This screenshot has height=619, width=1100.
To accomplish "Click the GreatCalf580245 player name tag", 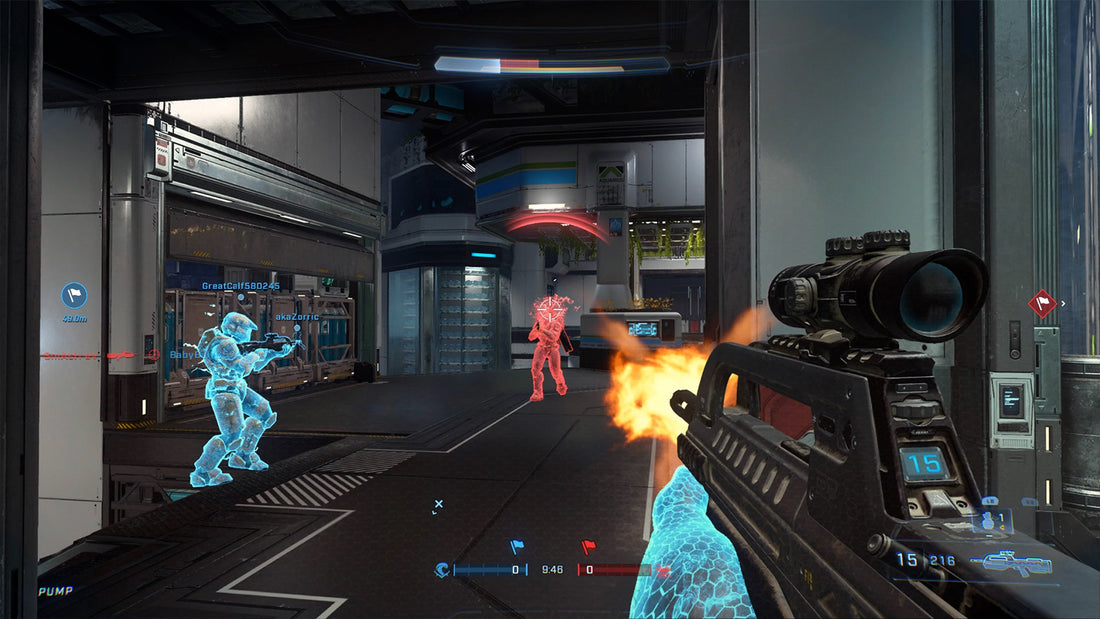I will click(240, 285).
